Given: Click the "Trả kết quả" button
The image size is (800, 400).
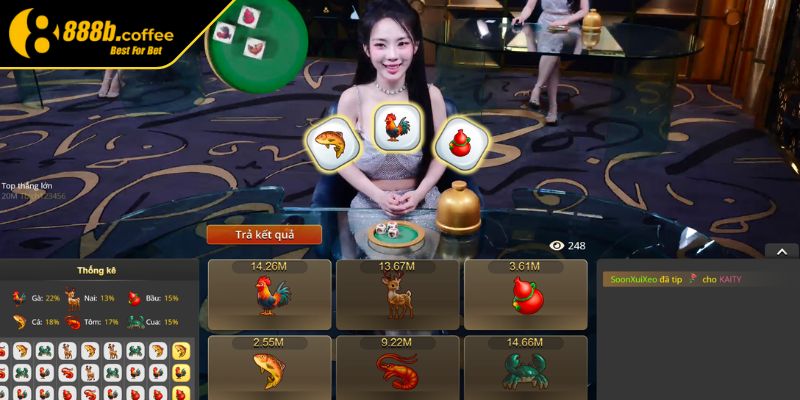Looking at the screenshot, I should tap(264, 235).
